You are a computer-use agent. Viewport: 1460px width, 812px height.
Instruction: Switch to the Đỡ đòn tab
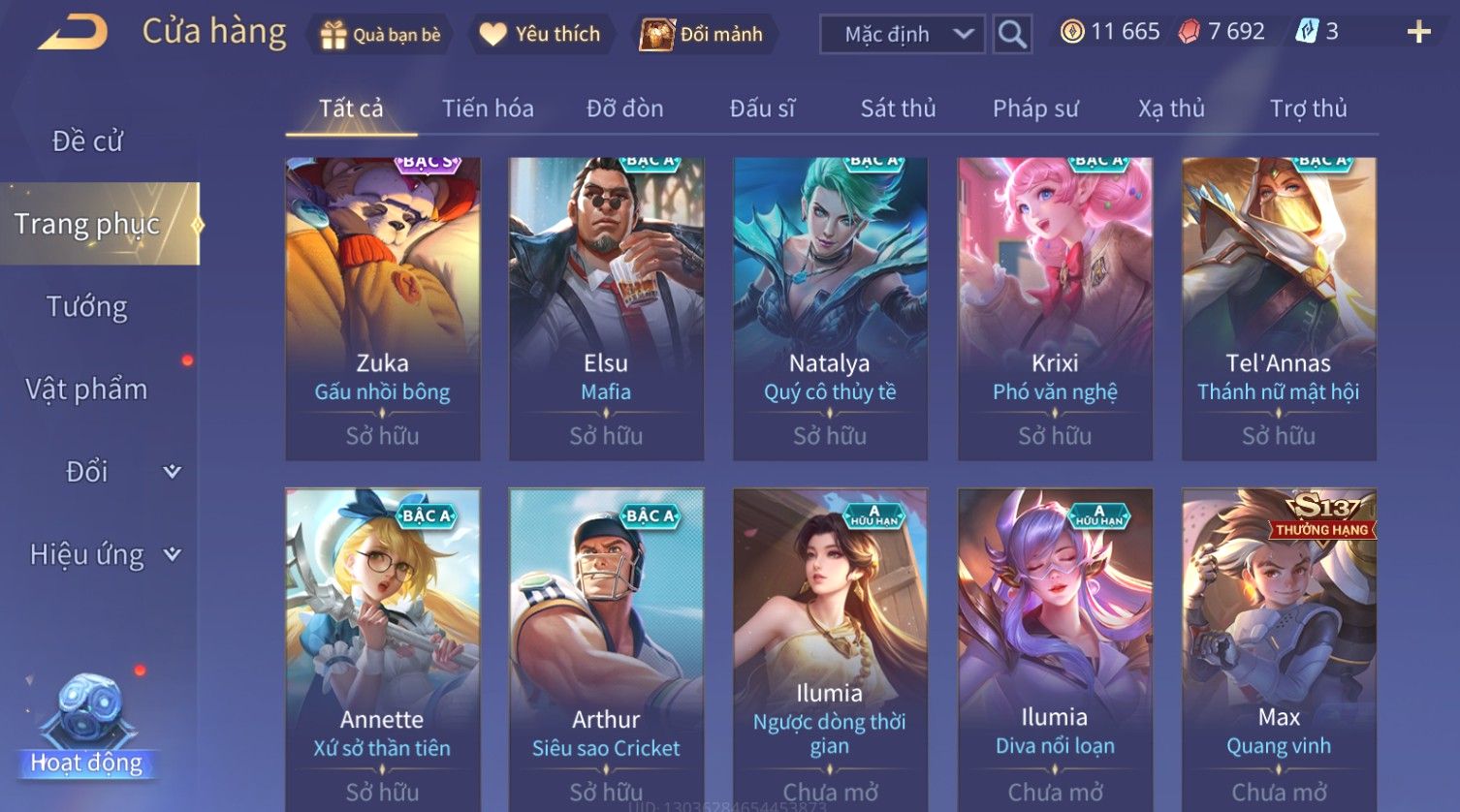[x=624, y=109]
